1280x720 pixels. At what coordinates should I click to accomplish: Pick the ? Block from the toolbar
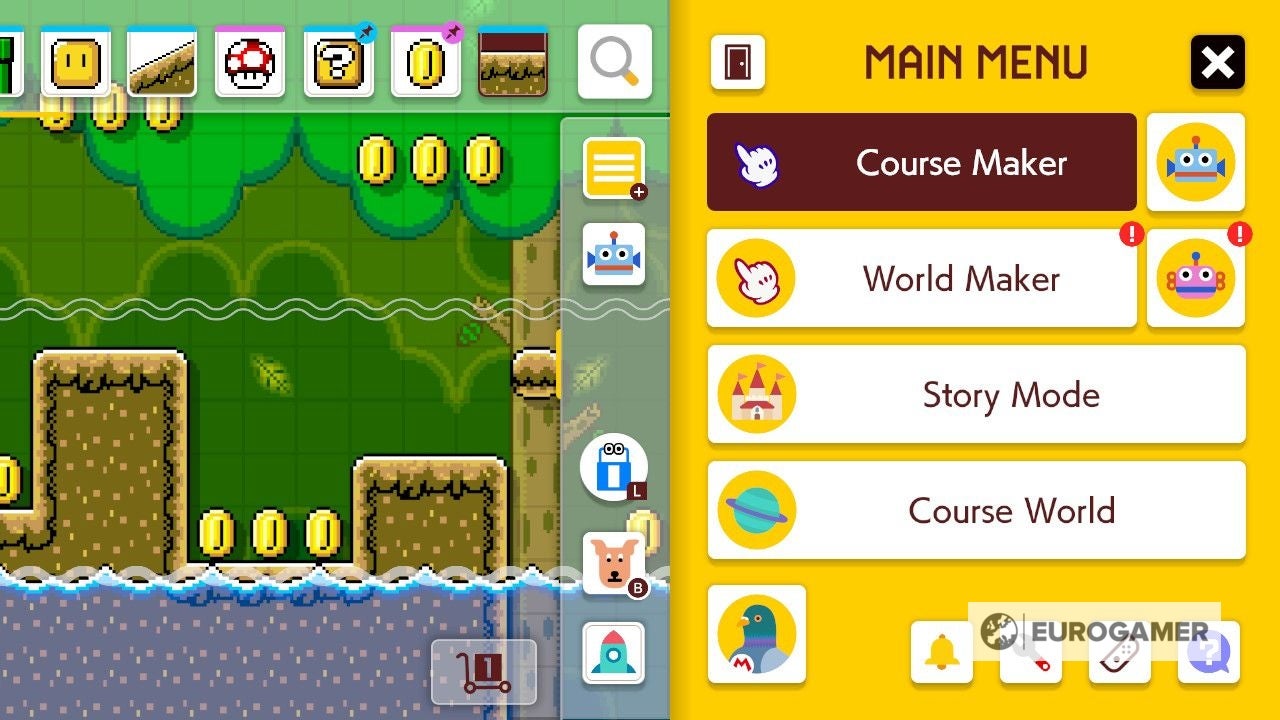coord(337,62)
